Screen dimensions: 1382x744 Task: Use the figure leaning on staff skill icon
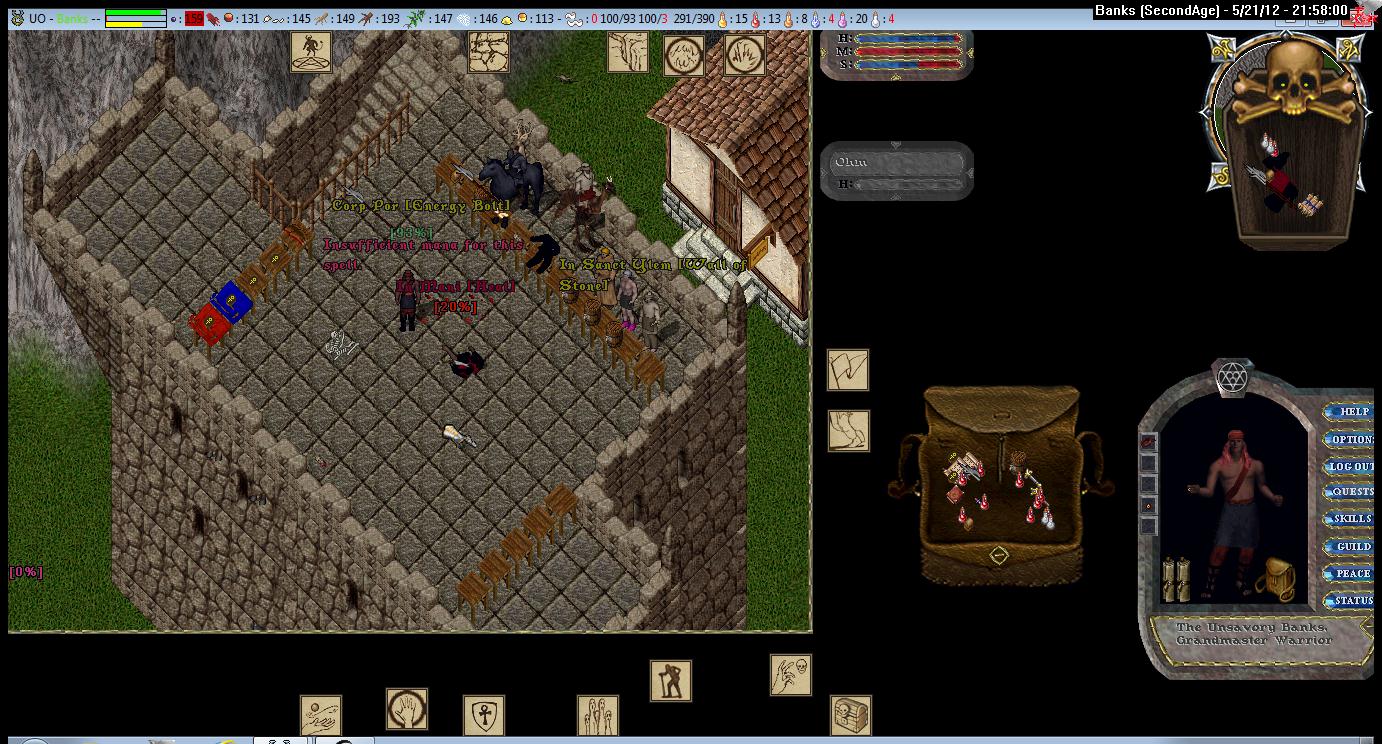[x=670, y=681]
